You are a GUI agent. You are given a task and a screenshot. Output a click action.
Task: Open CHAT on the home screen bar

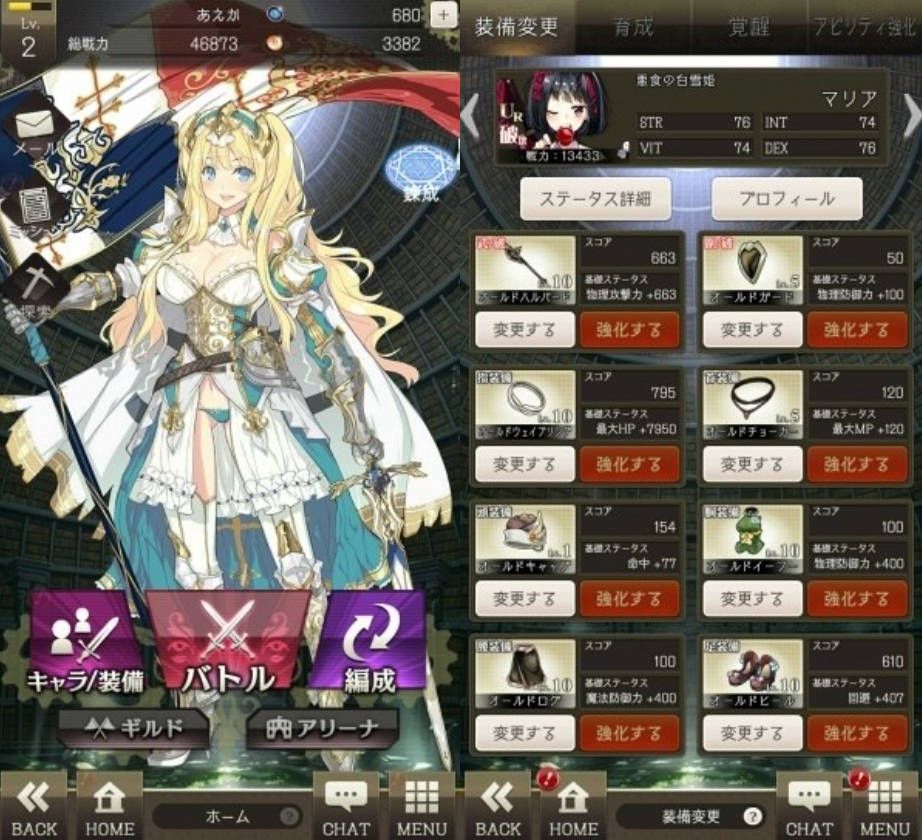point(346,806)
